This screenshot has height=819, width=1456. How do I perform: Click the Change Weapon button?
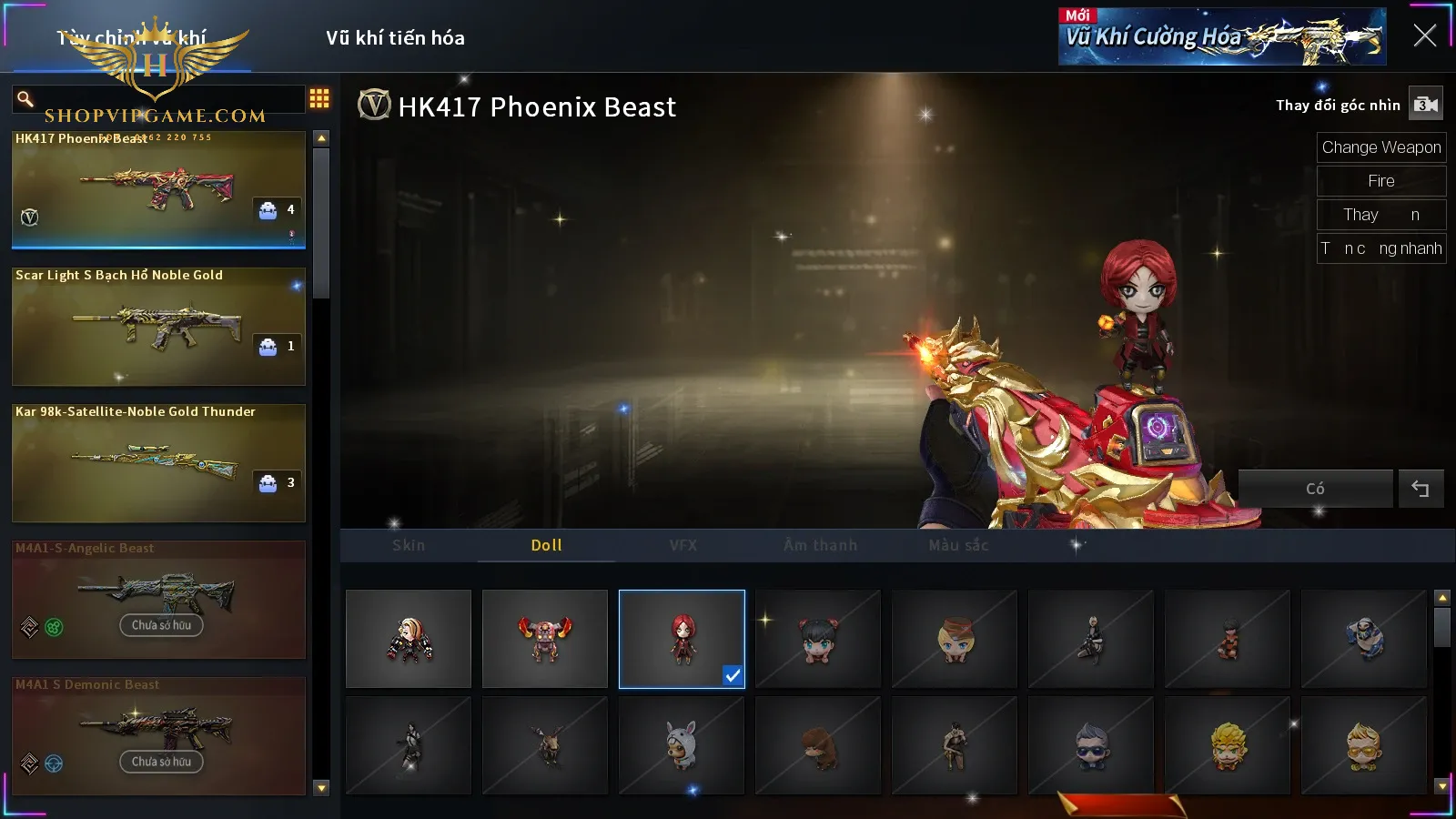pyautogui.click(x=1380, y=147)
